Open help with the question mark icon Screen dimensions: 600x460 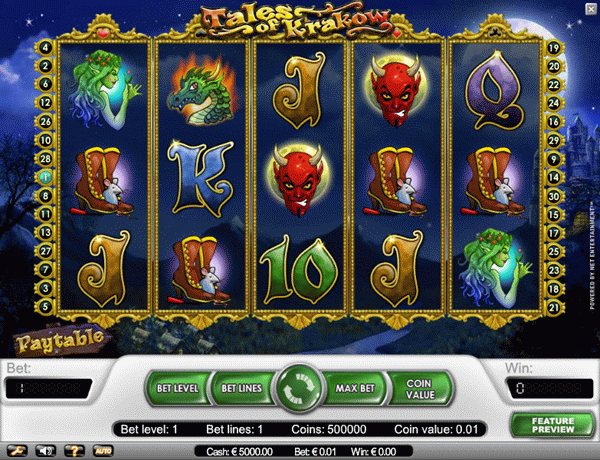coord(72,451)
